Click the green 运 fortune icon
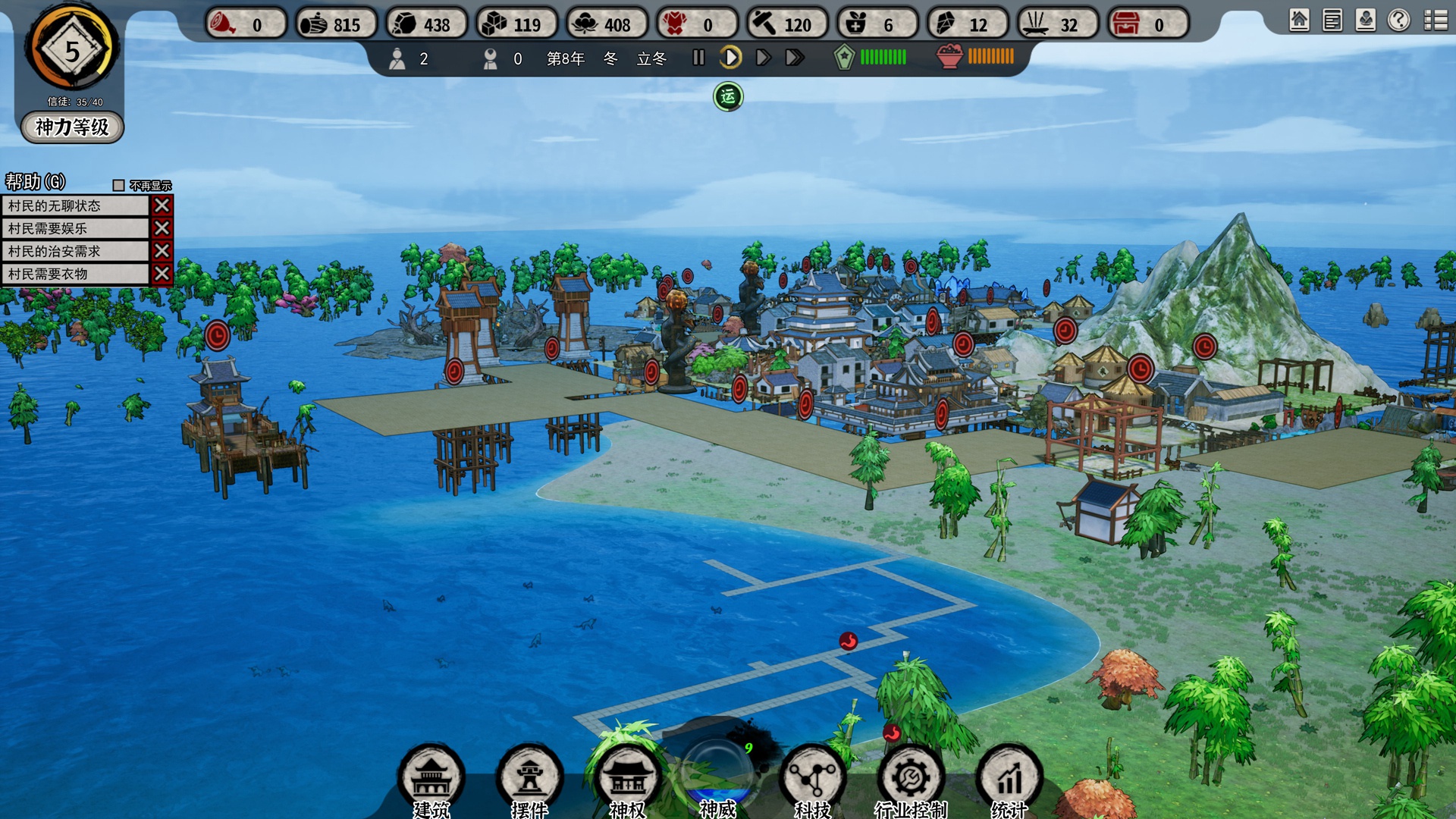This screenshot has width=1456, height=819. point(728,96)
